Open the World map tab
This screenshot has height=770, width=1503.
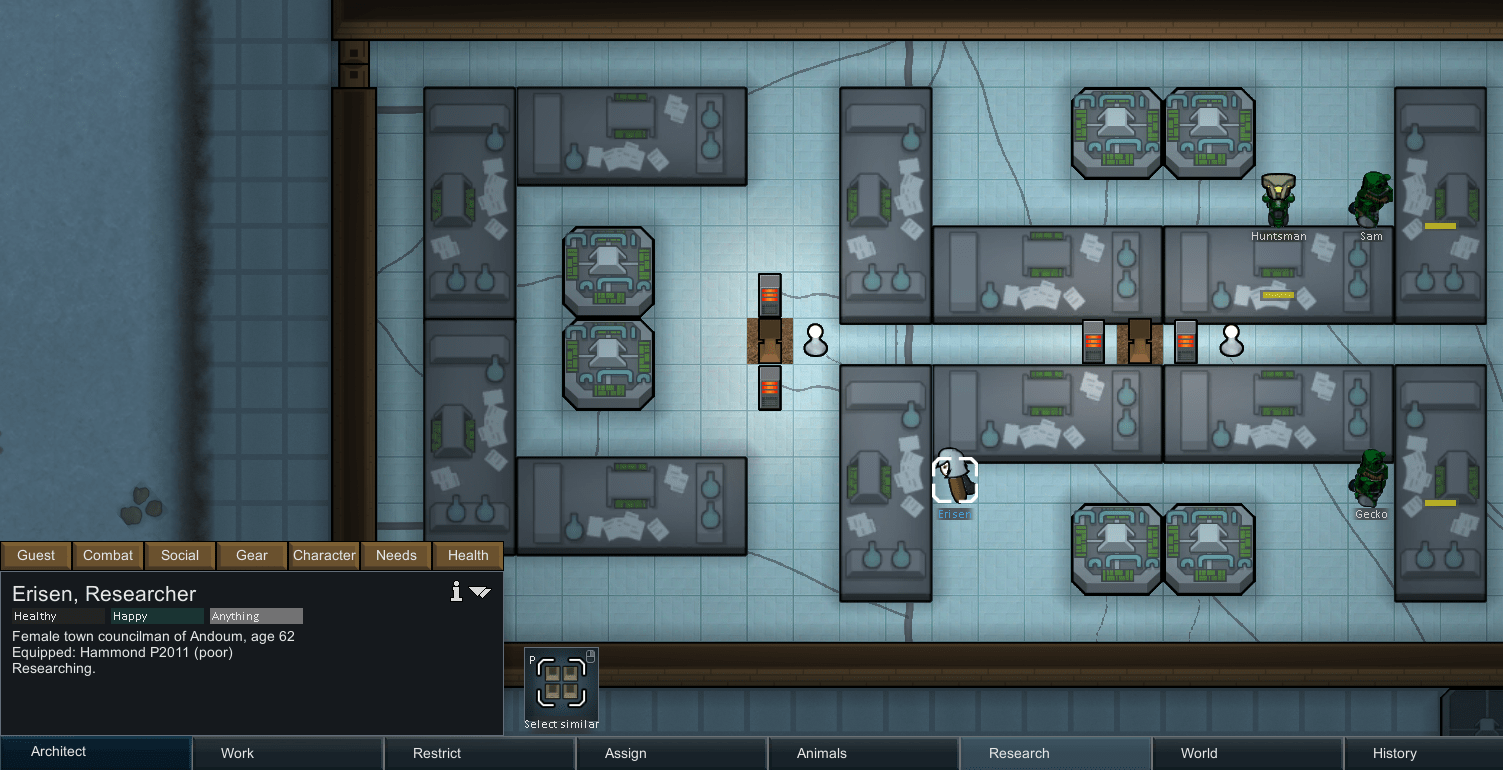pos(1198,752)
